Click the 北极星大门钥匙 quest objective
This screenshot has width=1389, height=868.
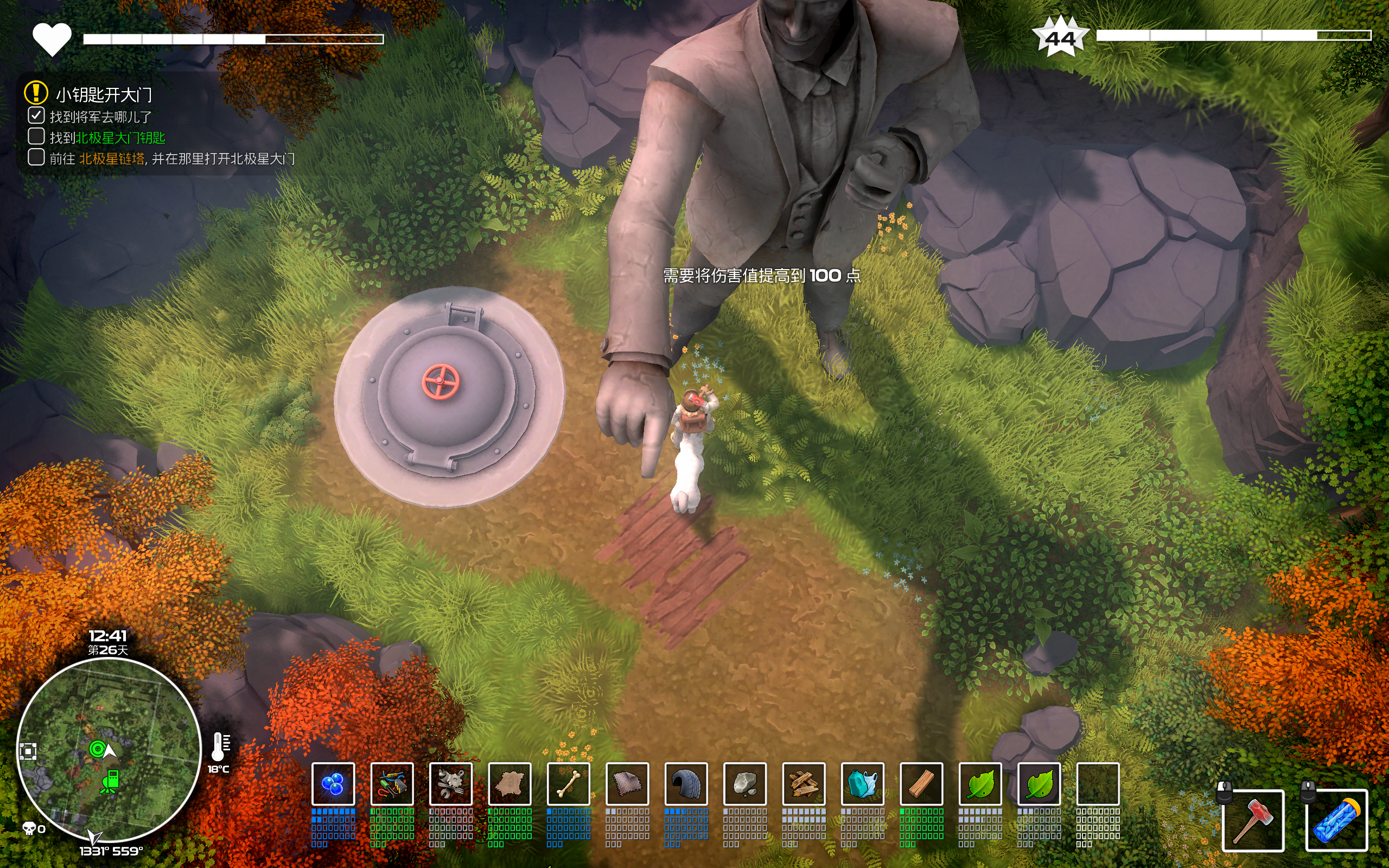120,138
